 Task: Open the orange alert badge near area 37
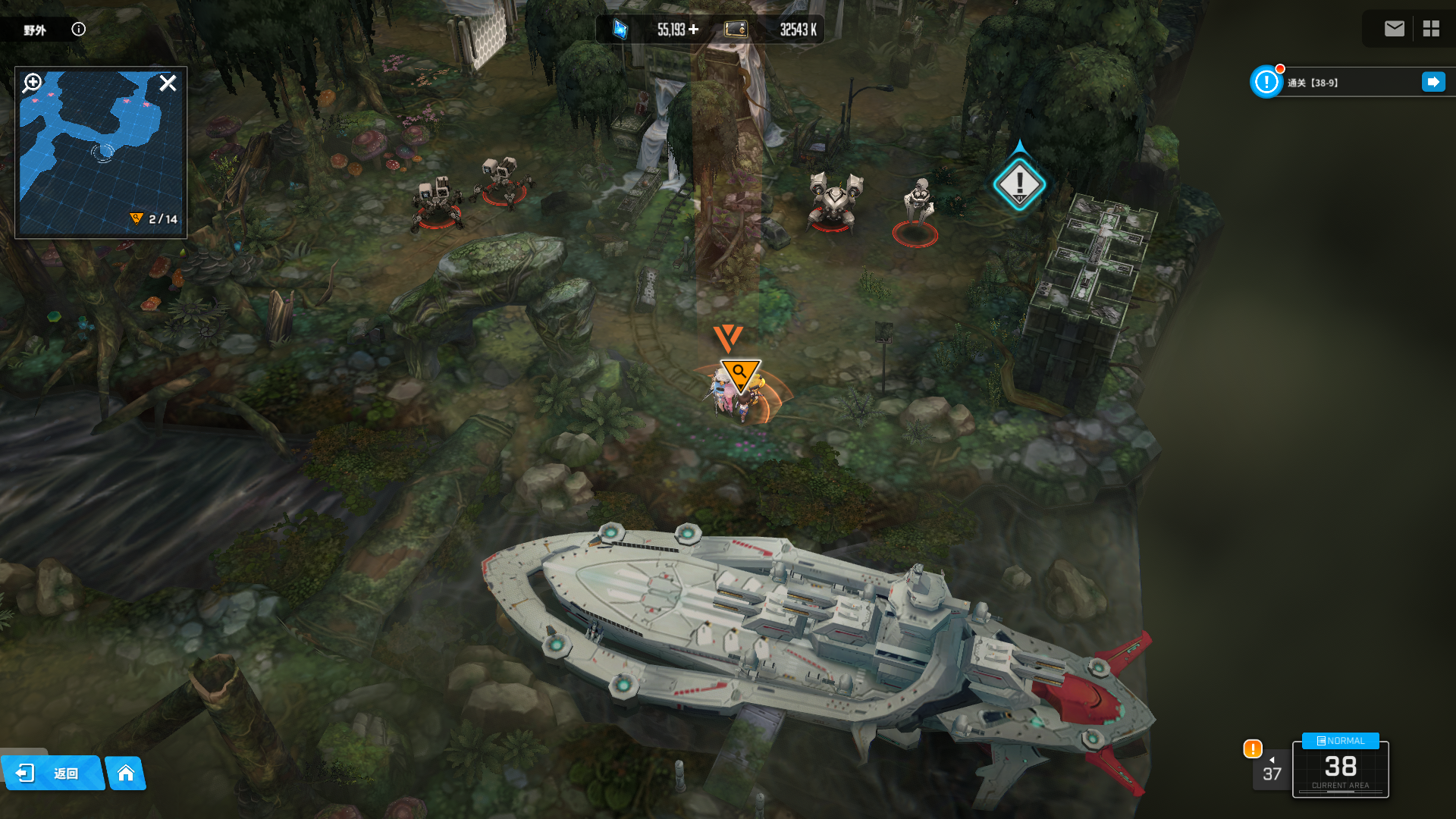click(x=1253, y=748)
